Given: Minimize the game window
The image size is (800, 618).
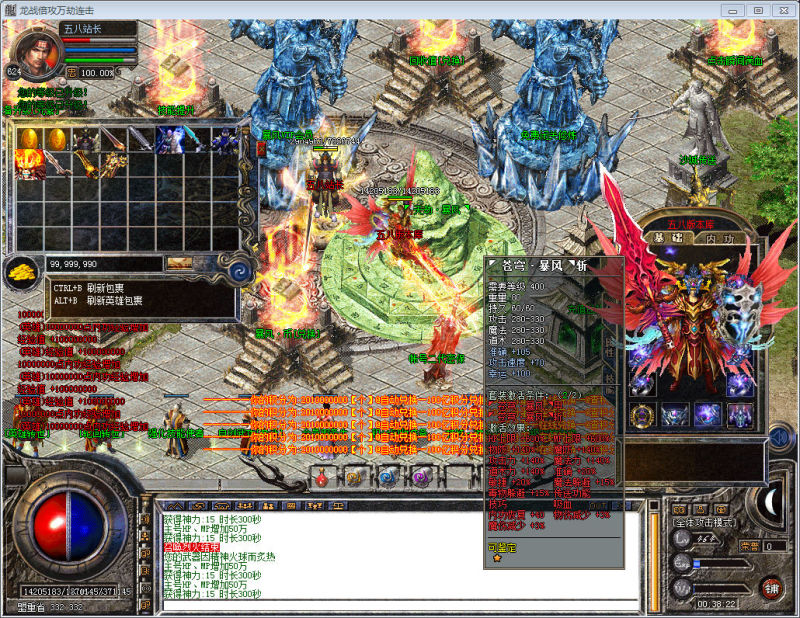Looking at the screenshot, I should [735, 9].
